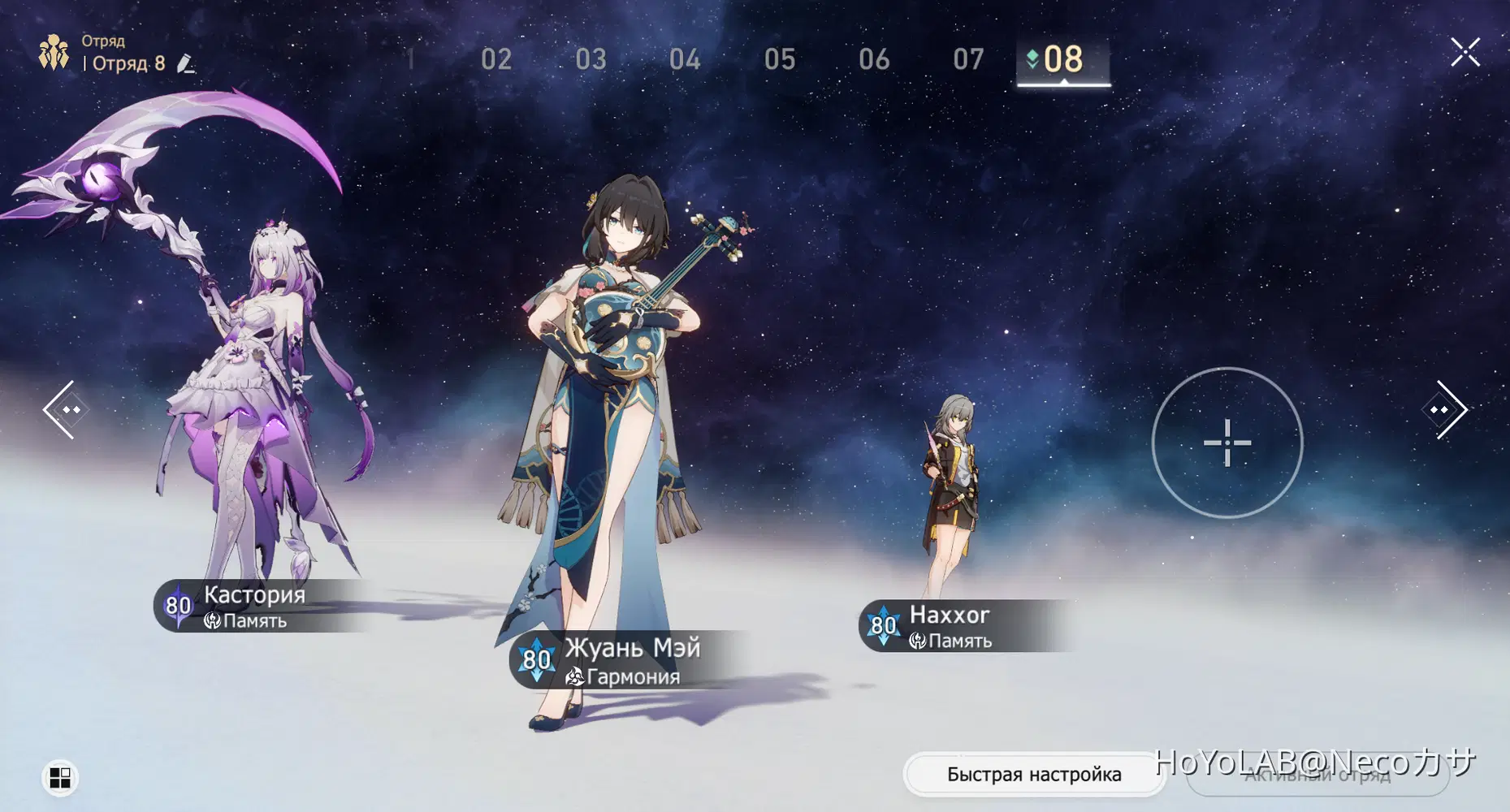Select the active team tab 08

(1062, 59)
